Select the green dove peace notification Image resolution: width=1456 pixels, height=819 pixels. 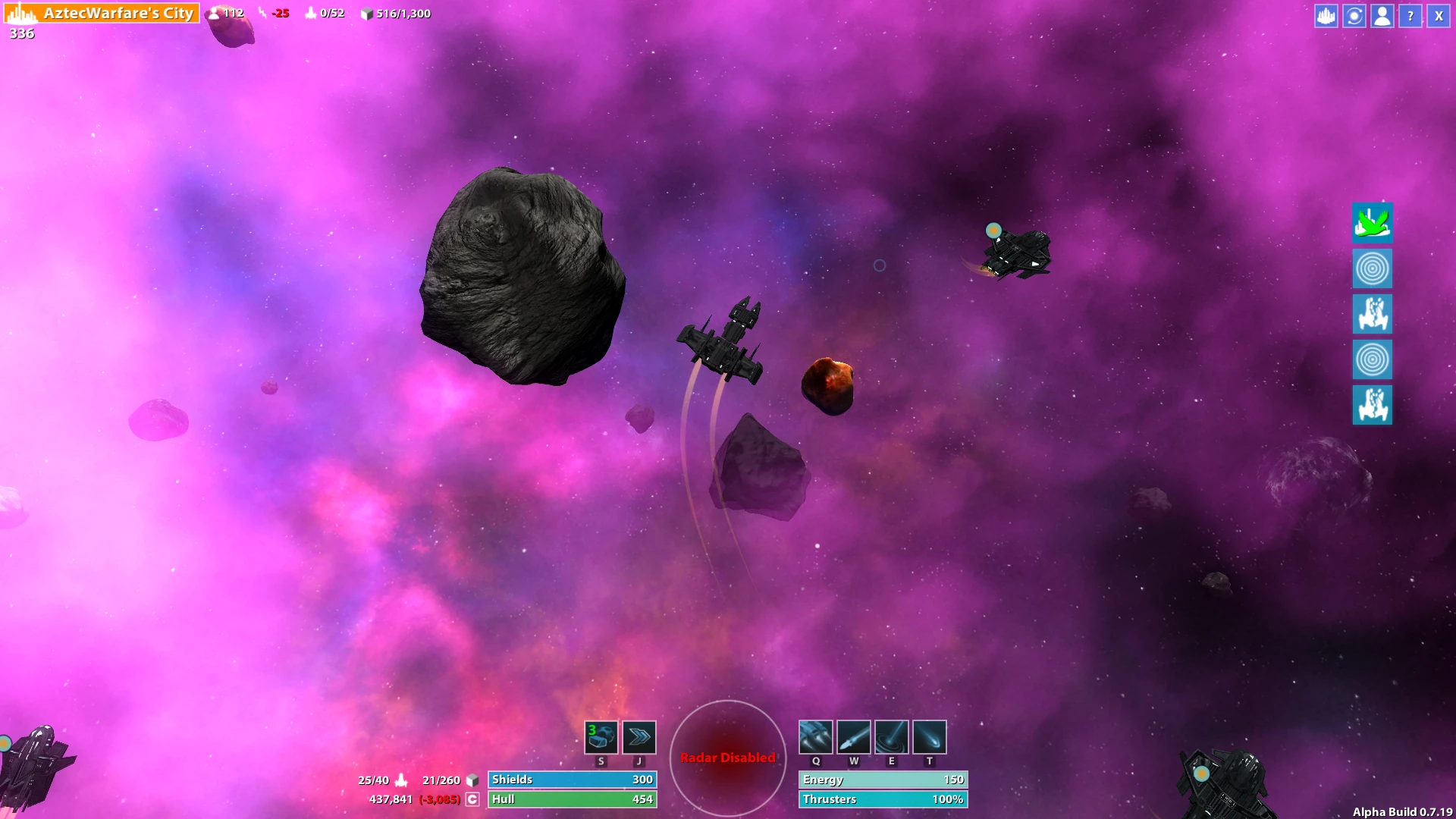coord(1372,223)
